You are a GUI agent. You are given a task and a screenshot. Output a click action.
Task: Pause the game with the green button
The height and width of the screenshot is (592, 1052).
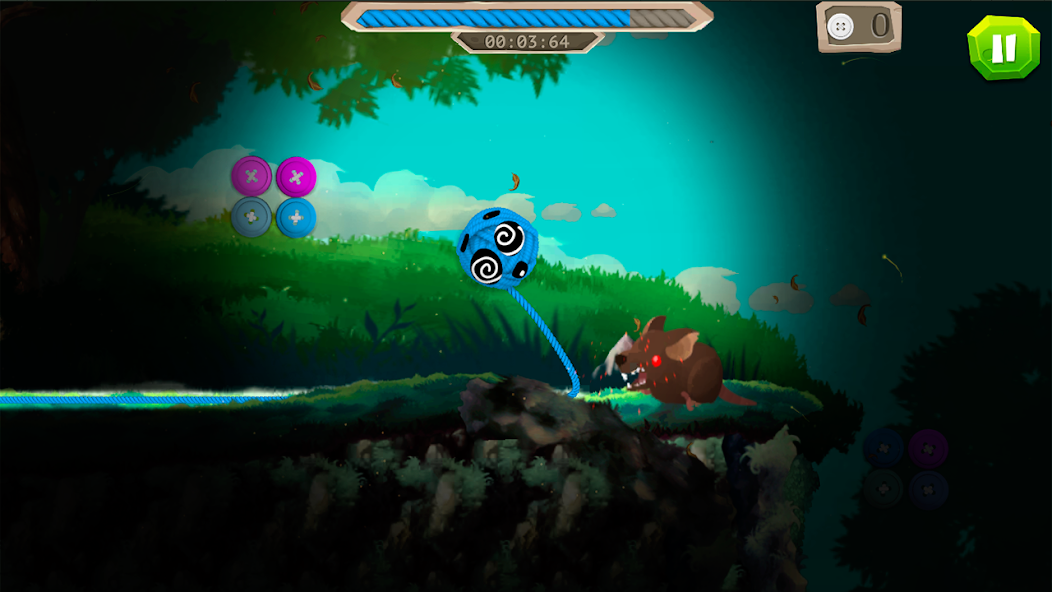1004,47
